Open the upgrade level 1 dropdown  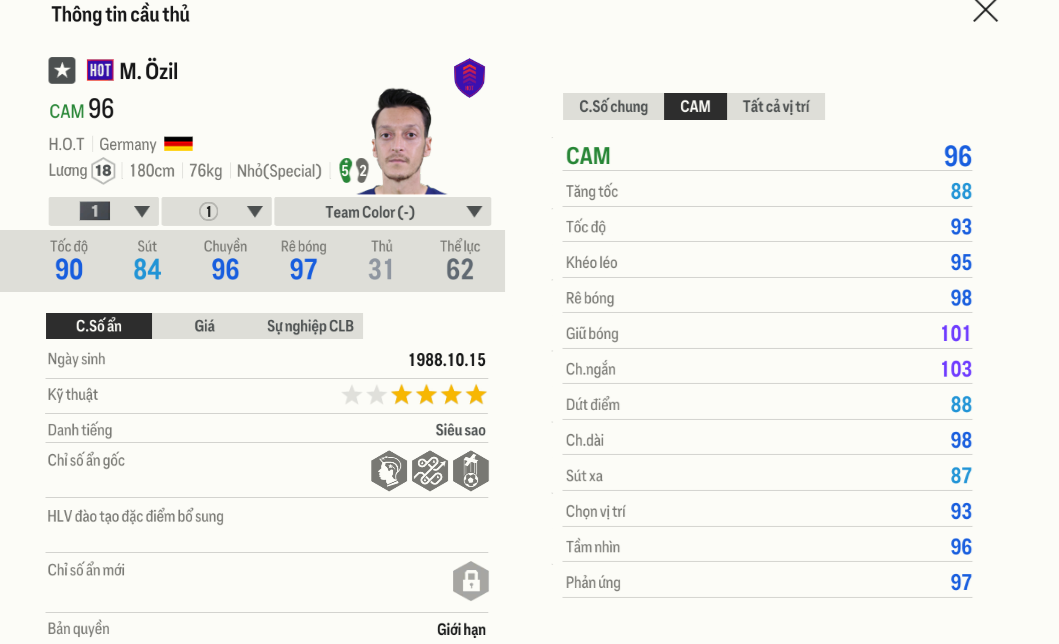pyautogui.click(x=104, y=212)
